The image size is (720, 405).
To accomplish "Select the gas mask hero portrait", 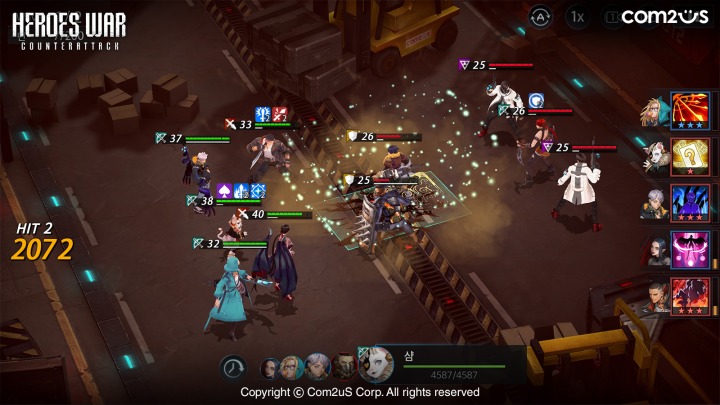I will pos(343,367).
